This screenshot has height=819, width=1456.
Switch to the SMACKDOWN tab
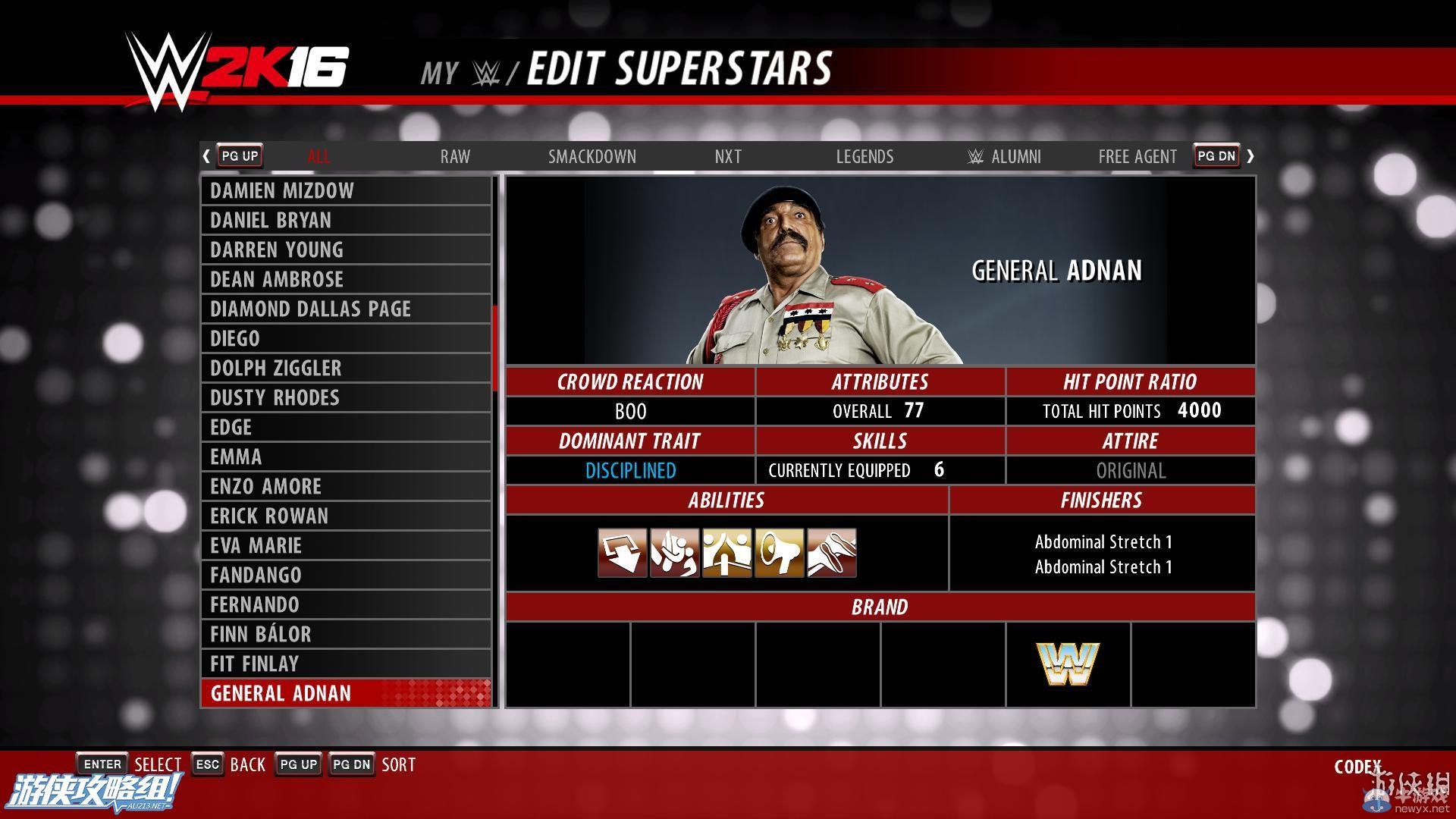[592, 157]
